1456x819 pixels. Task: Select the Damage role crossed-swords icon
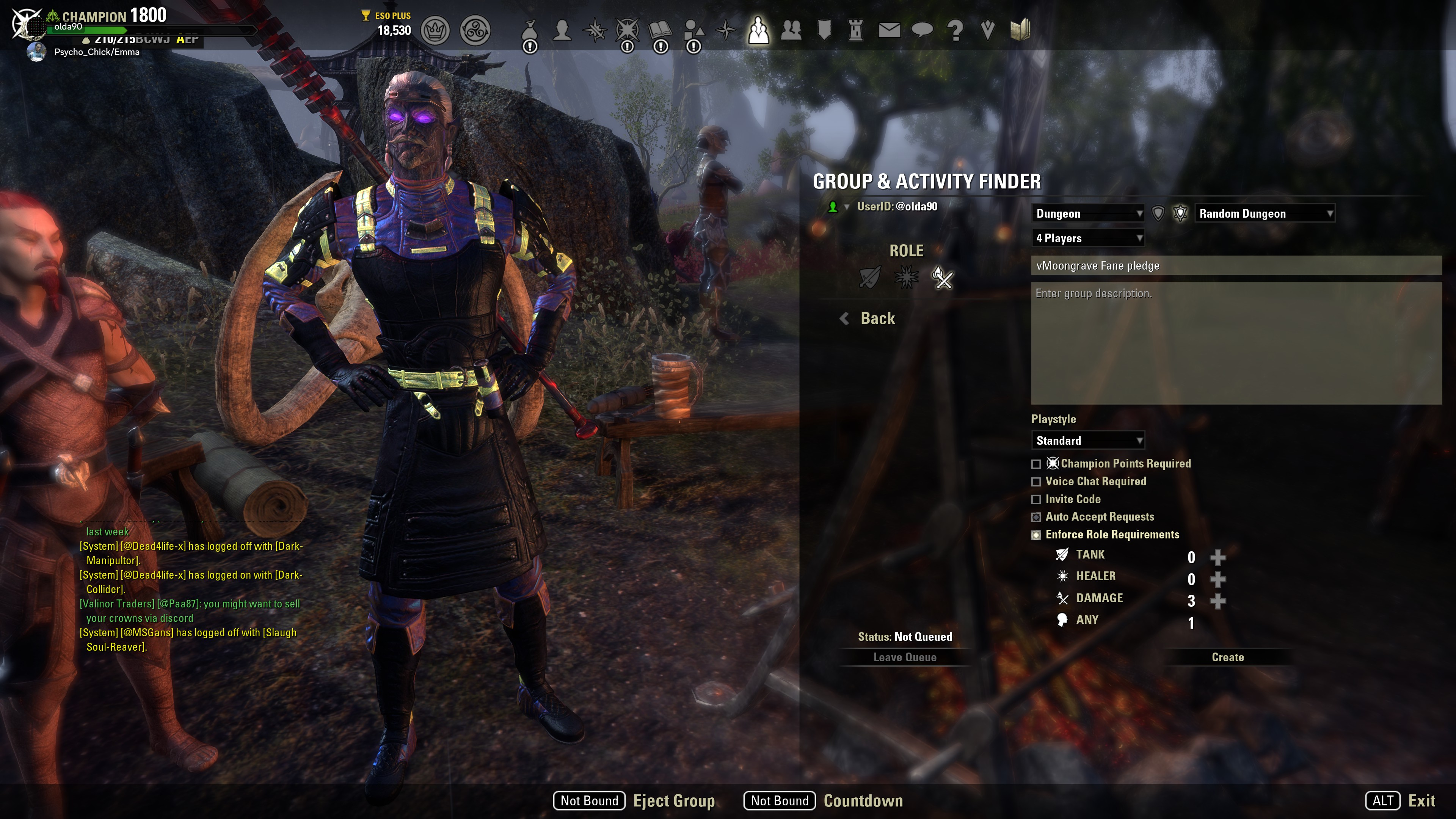[943, 278]
